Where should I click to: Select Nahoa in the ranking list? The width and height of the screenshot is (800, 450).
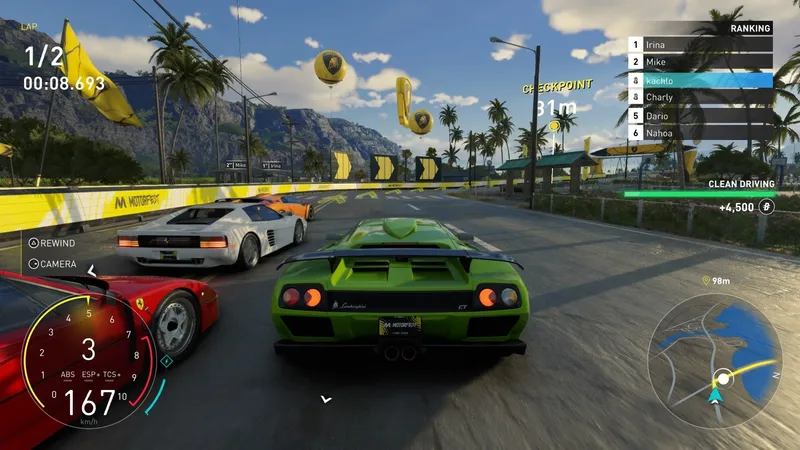[700, 132]
